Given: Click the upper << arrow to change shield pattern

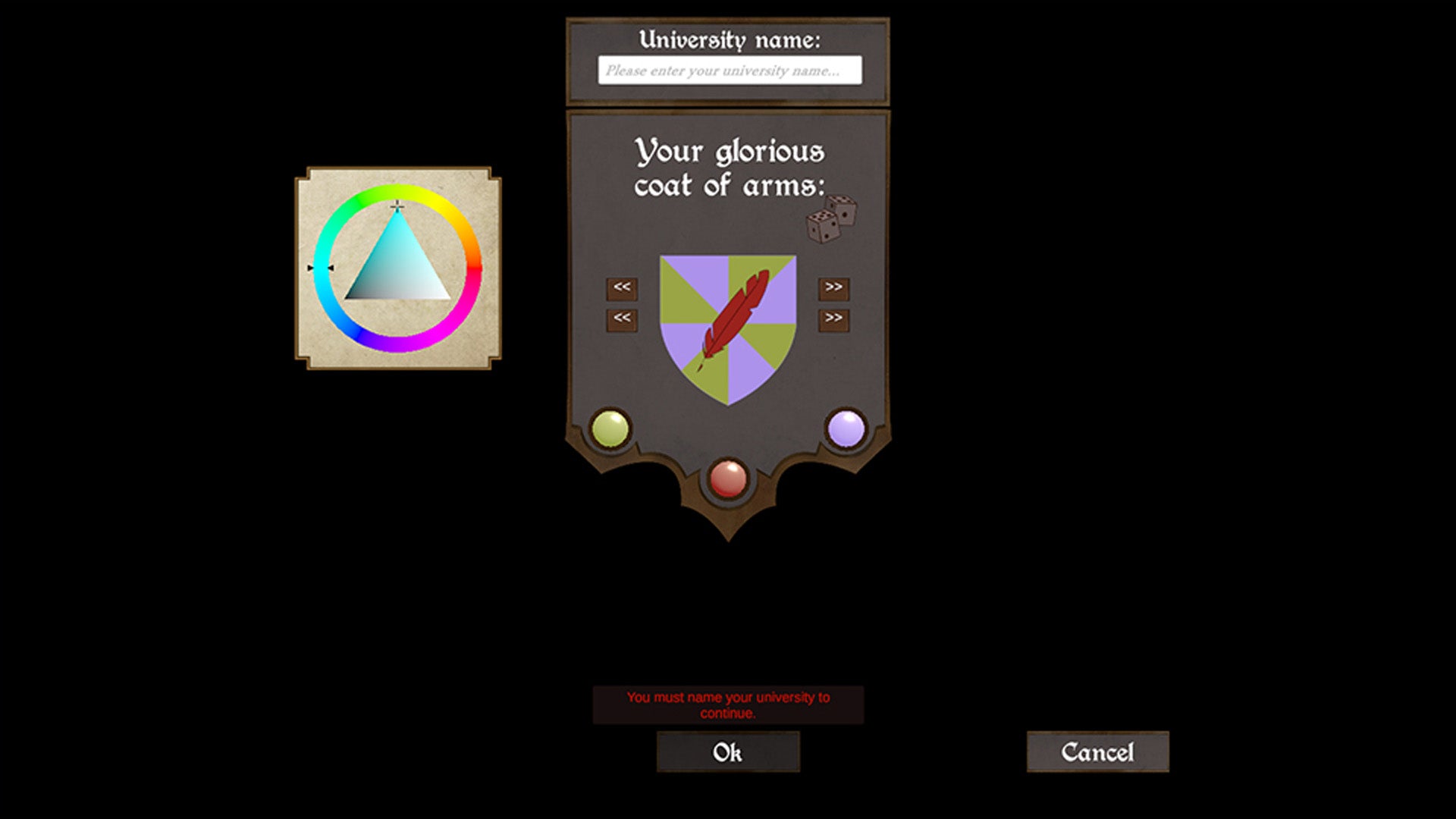Looking at the screenshot, I should (x=620, y=288).
